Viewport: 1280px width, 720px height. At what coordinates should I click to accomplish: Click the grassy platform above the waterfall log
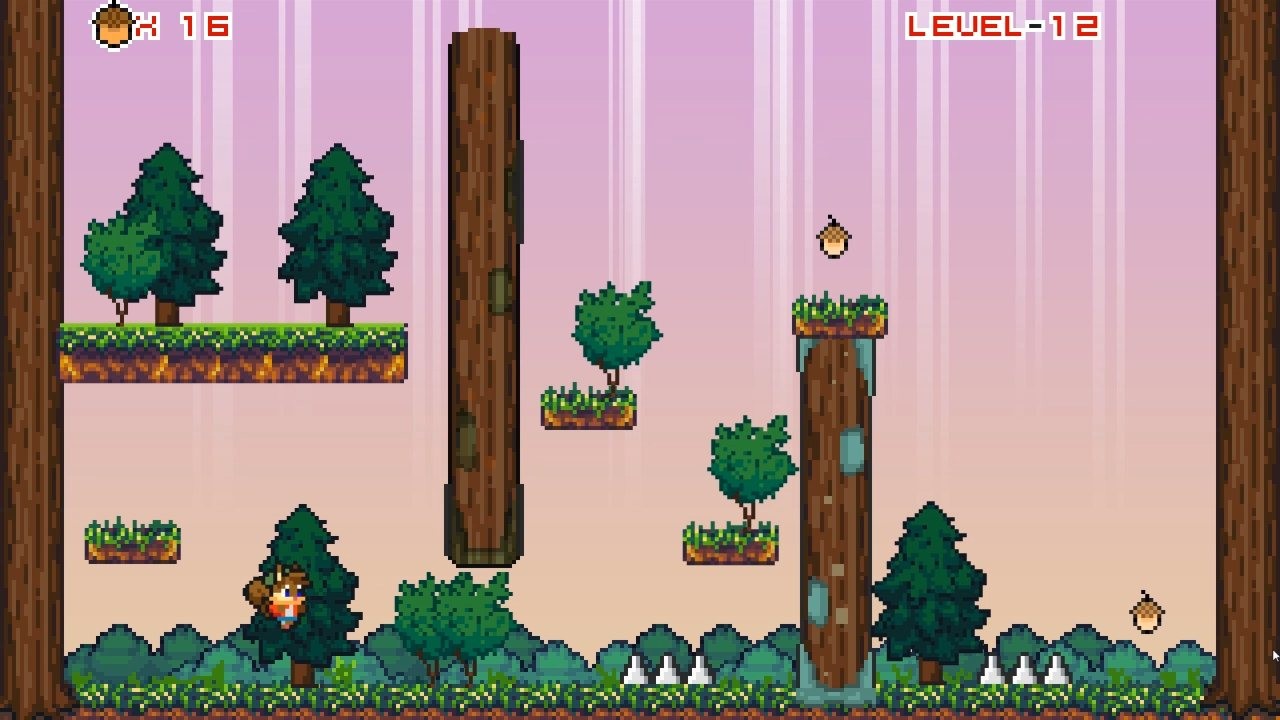[x=838, y=318]
